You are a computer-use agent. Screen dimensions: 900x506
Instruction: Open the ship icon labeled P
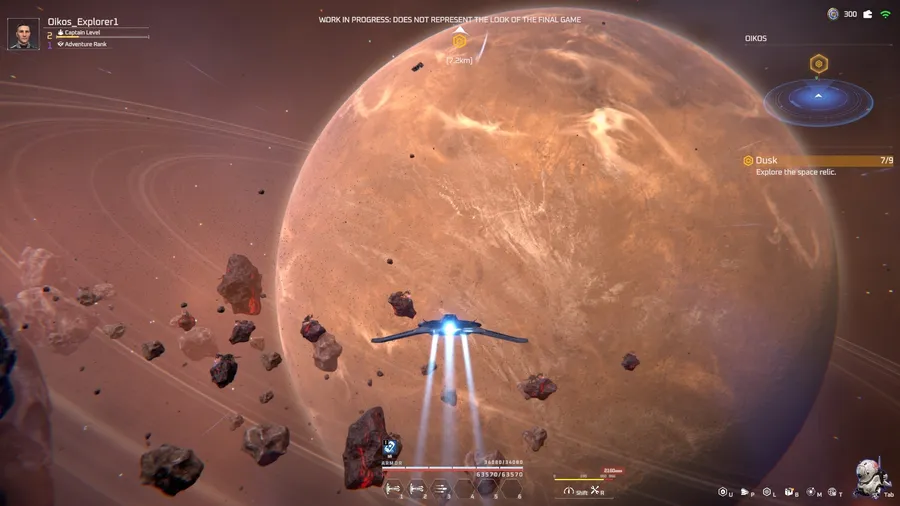point(745,492)
